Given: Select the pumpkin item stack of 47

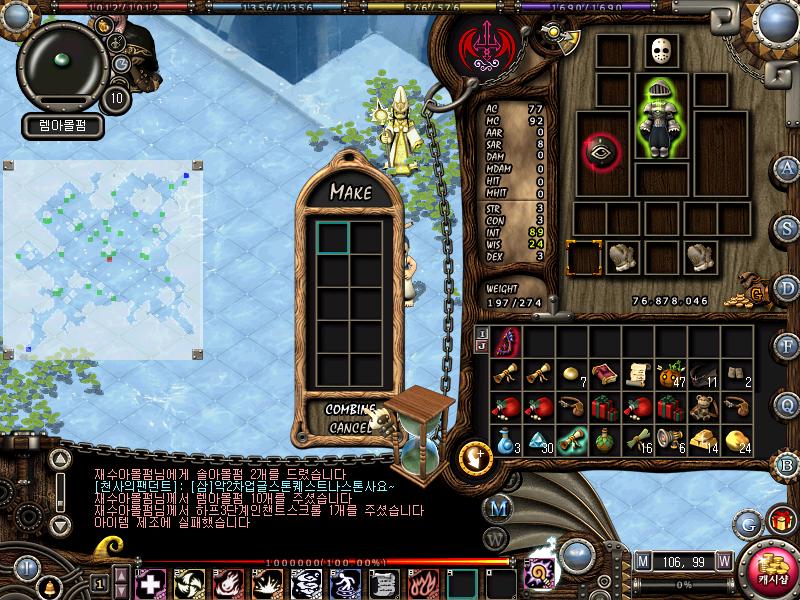Looking at the screenshot, I should (x=671, y=375).
